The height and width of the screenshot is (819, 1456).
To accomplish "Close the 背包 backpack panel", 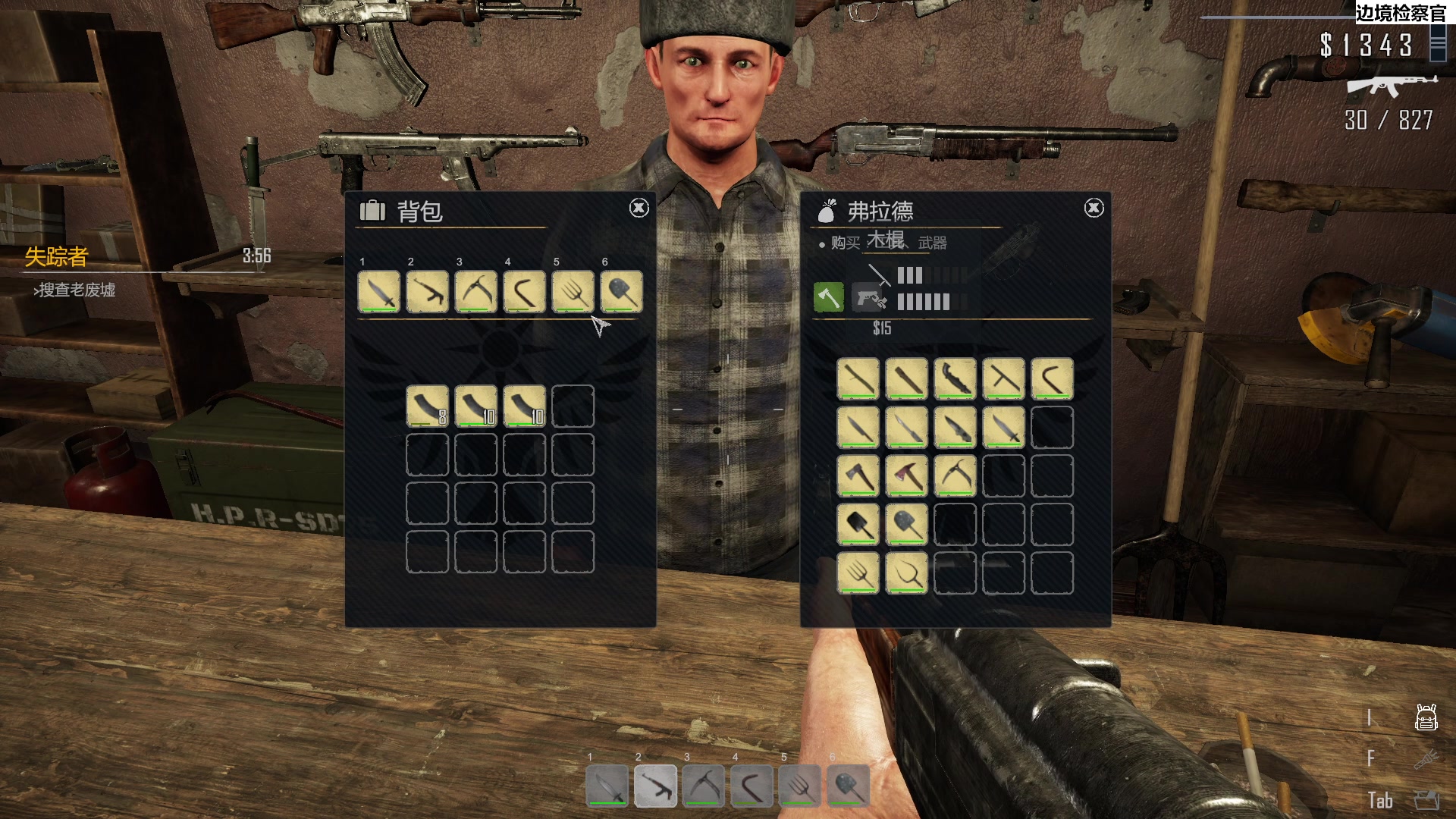I will [639, 208].
